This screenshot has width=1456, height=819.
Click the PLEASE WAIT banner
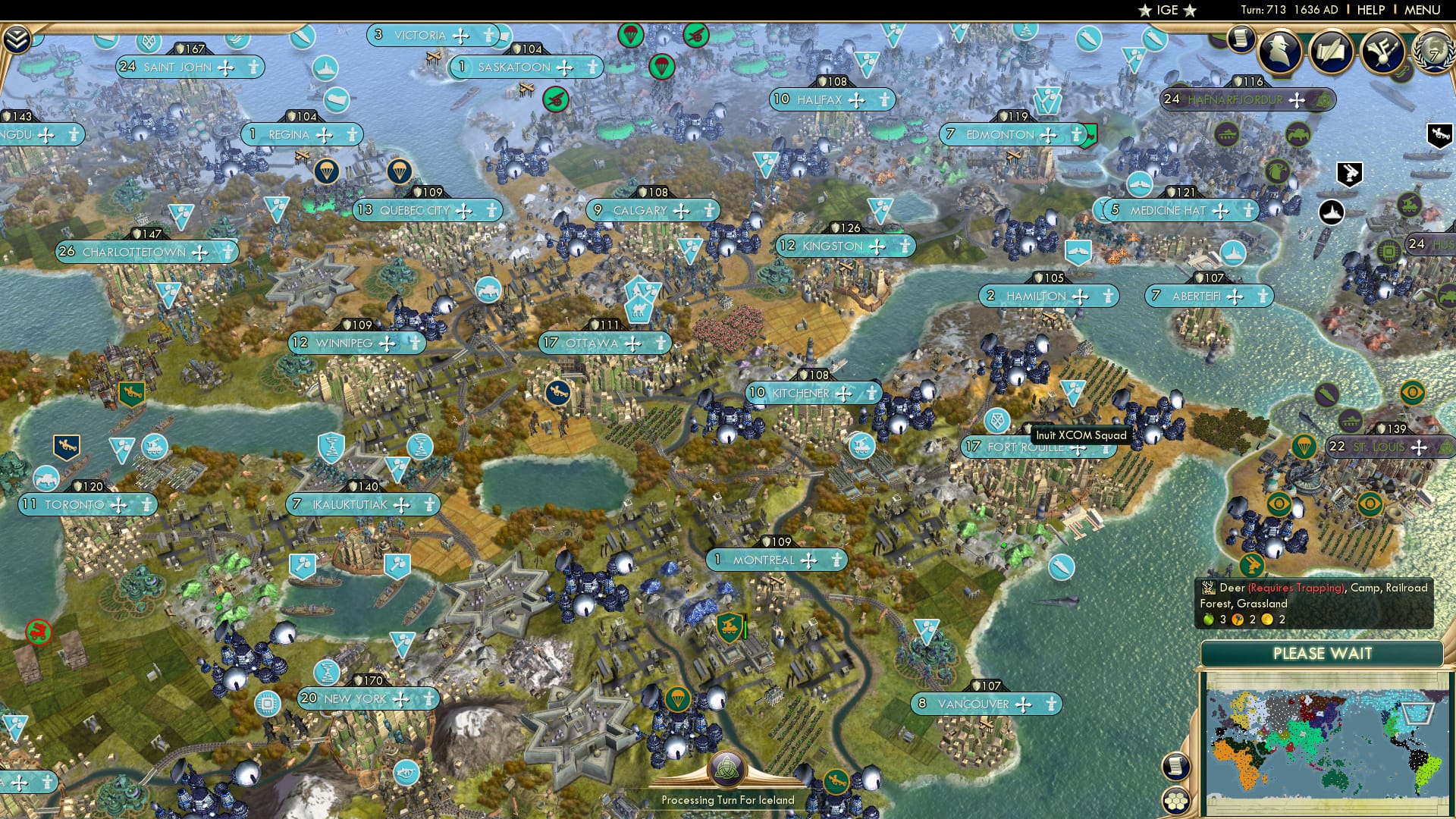click(1323, 653)
